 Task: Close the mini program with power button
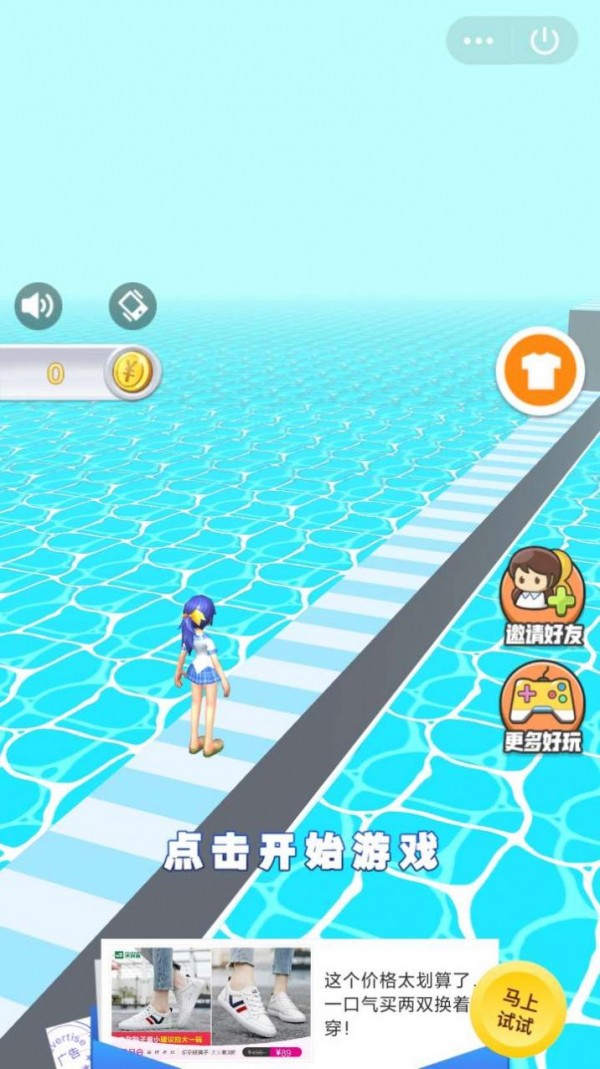click(544, 41)
